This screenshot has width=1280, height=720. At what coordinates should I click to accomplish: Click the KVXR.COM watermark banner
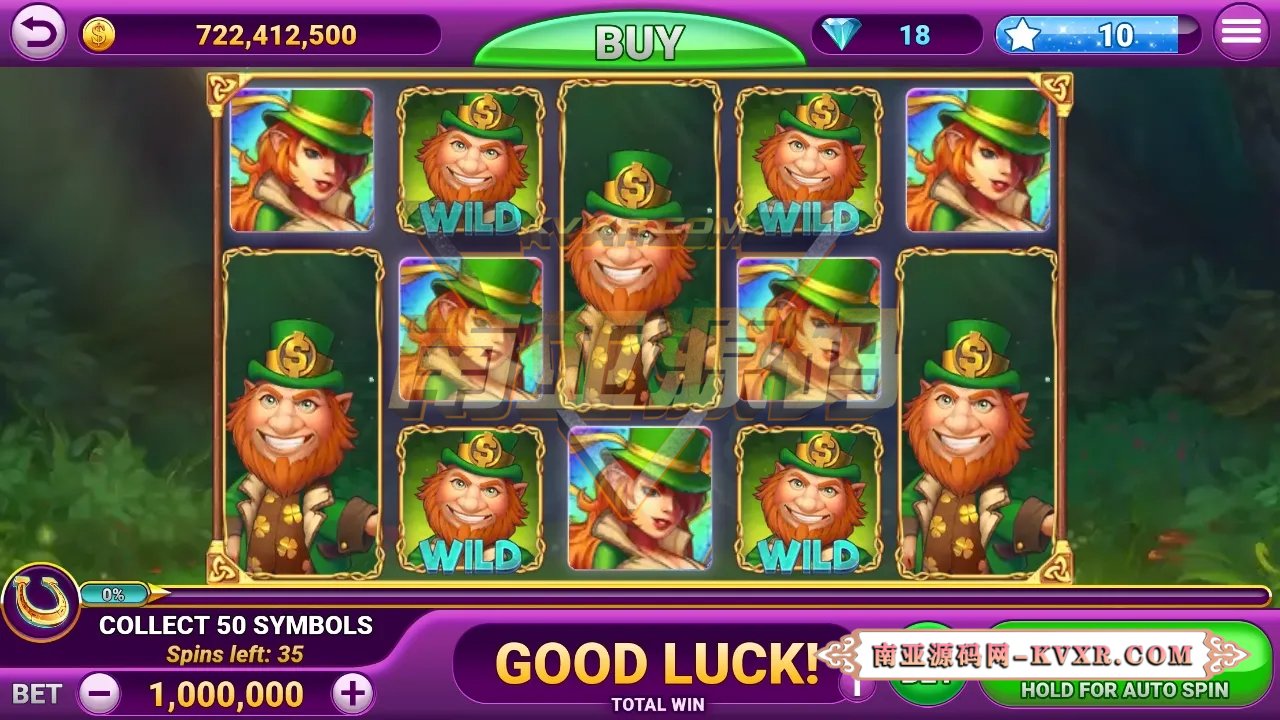[1030, 655]
